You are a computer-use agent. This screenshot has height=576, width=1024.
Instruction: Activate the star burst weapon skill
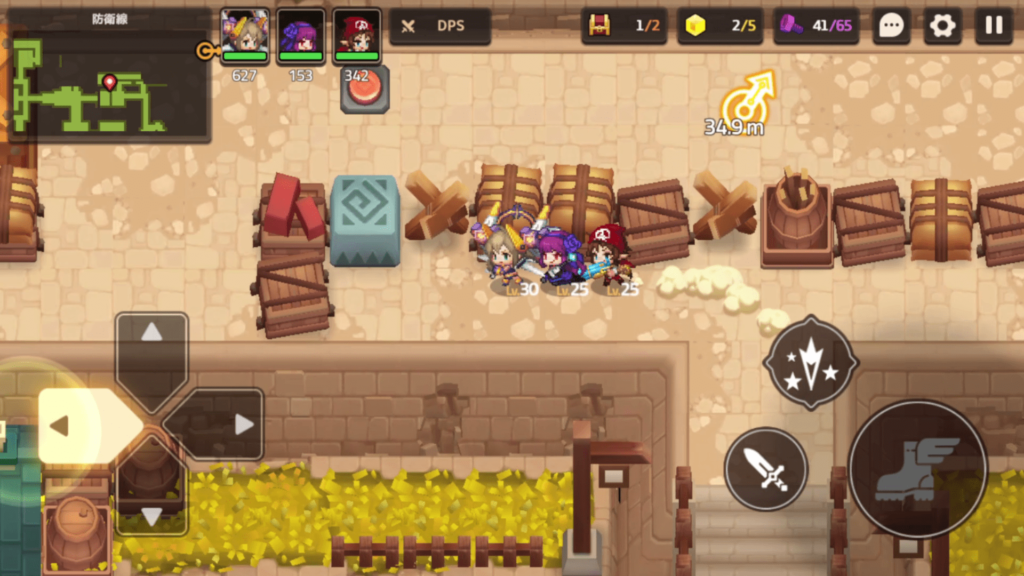(x=811, y=363)
